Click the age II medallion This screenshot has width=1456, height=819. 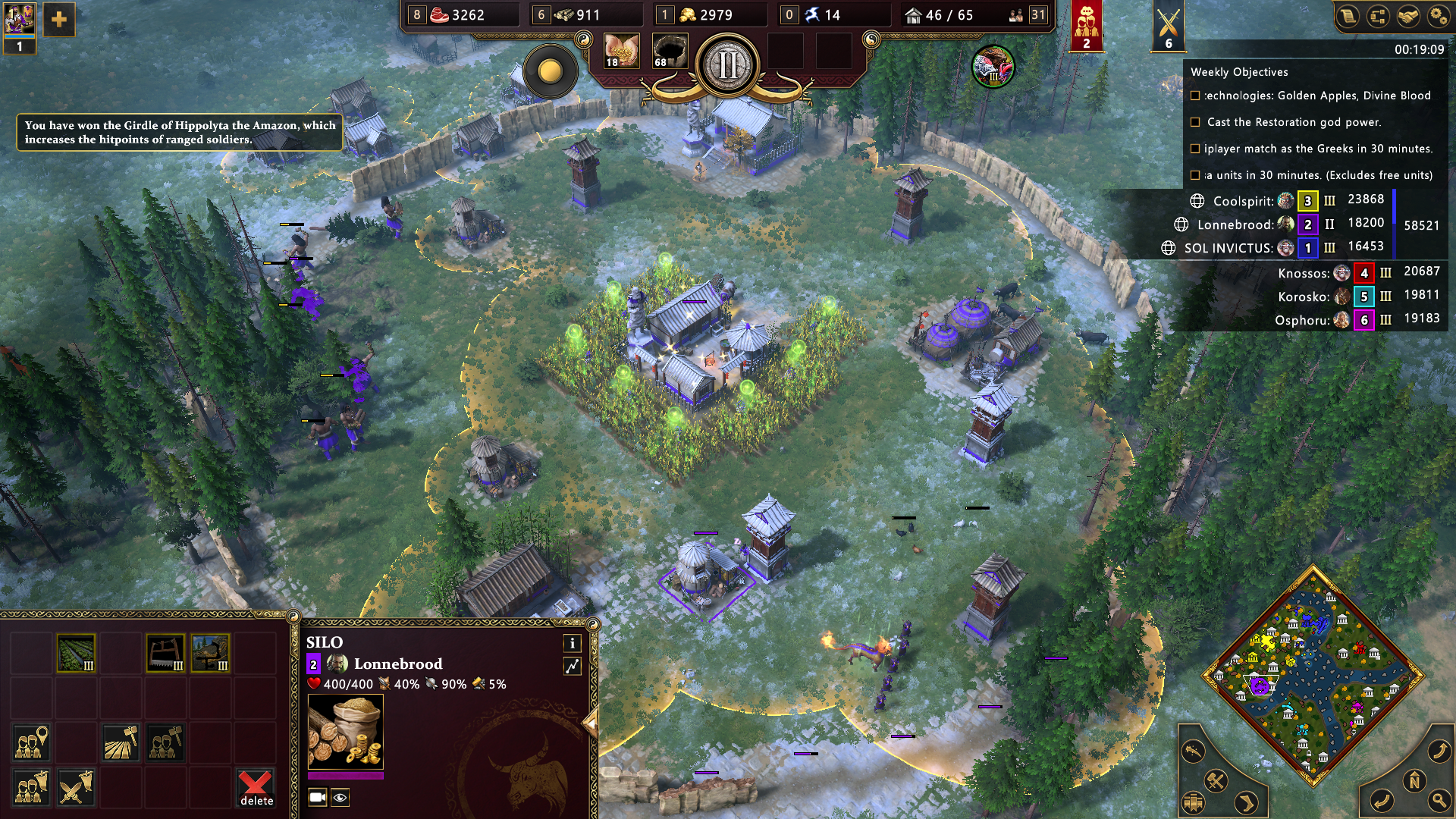tap(727, 65)
